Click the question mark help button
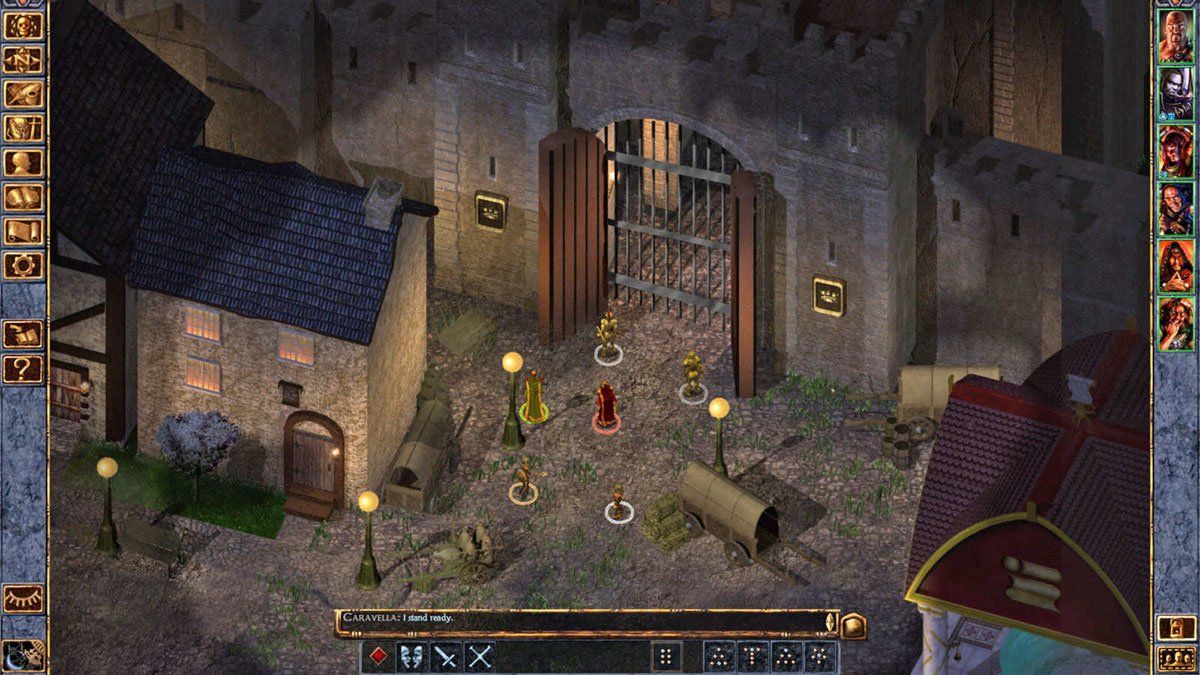The image size is (1200, 675). coord(23,369)
